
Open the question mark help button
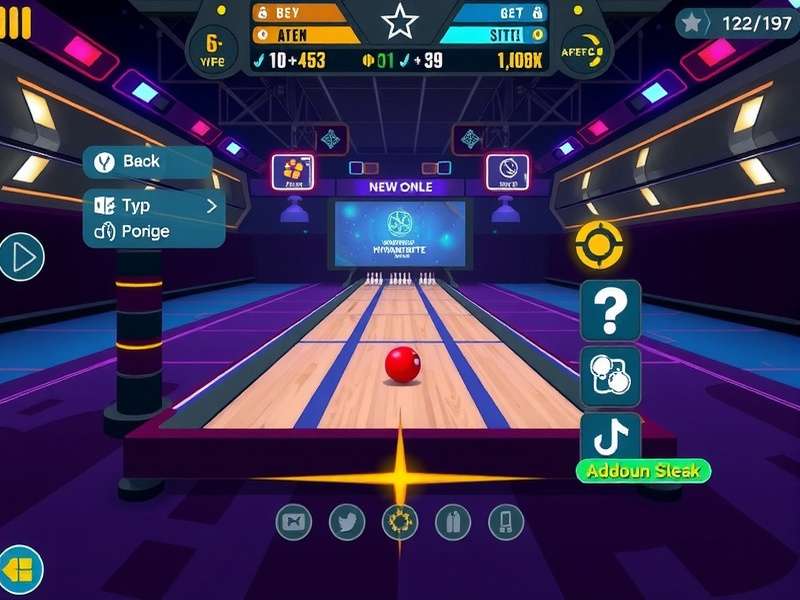[x=610, y=310]
